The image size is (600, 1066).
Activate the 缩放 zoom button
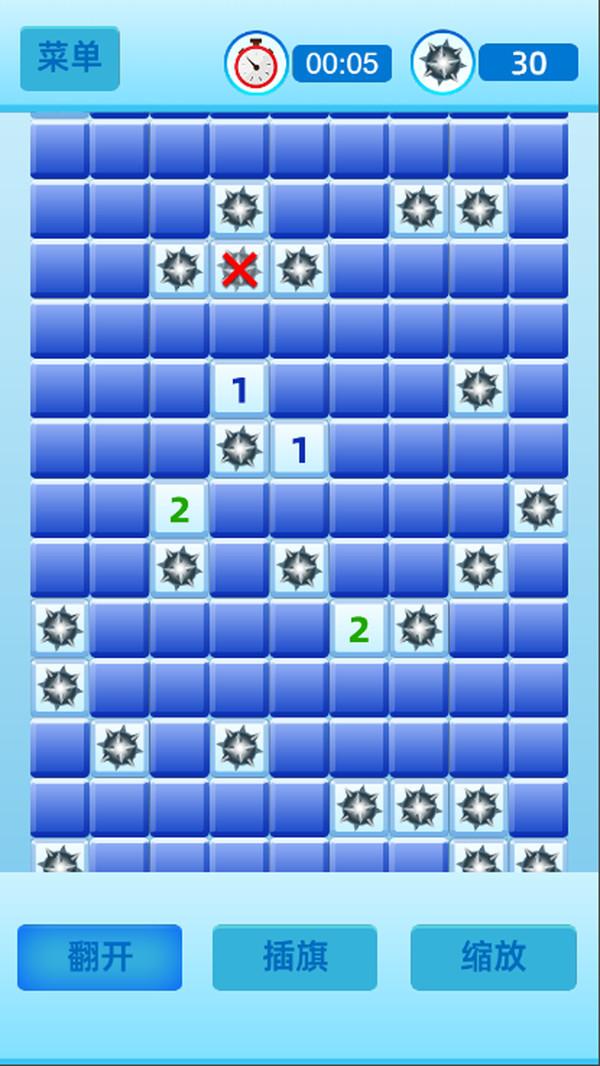(x=493, y=957)
